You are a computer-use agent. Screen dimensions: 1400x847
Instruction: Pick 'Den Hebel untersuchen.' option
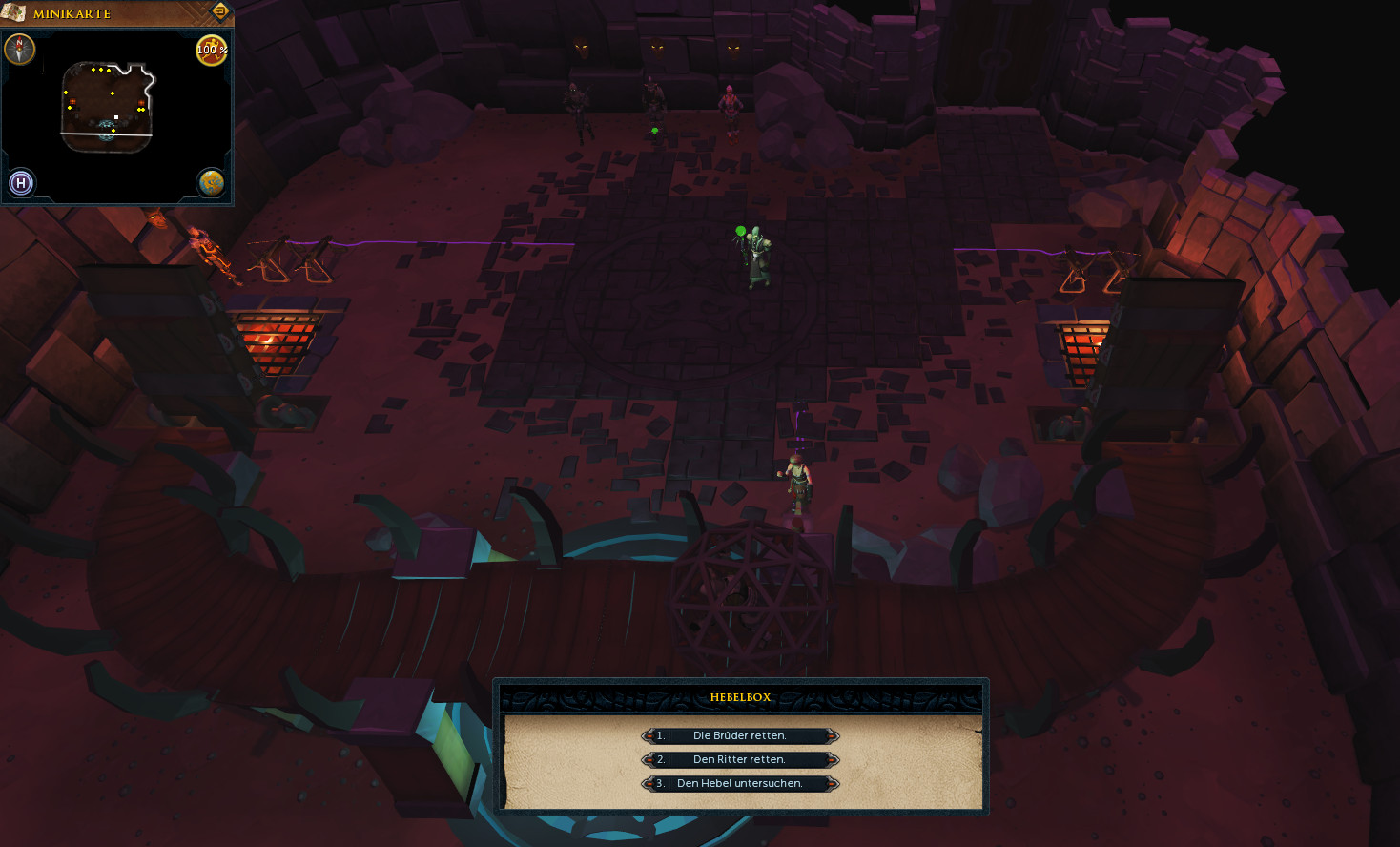[740, 783]
